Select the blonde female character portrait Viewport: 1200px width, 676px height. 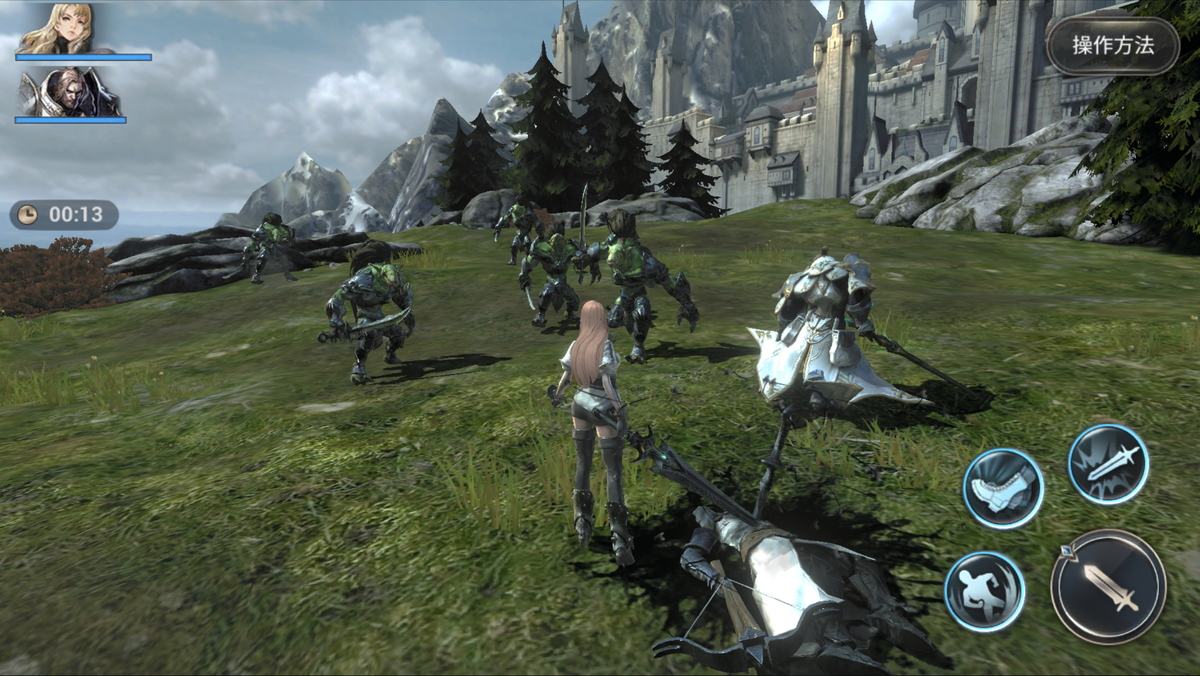[56, 29]
